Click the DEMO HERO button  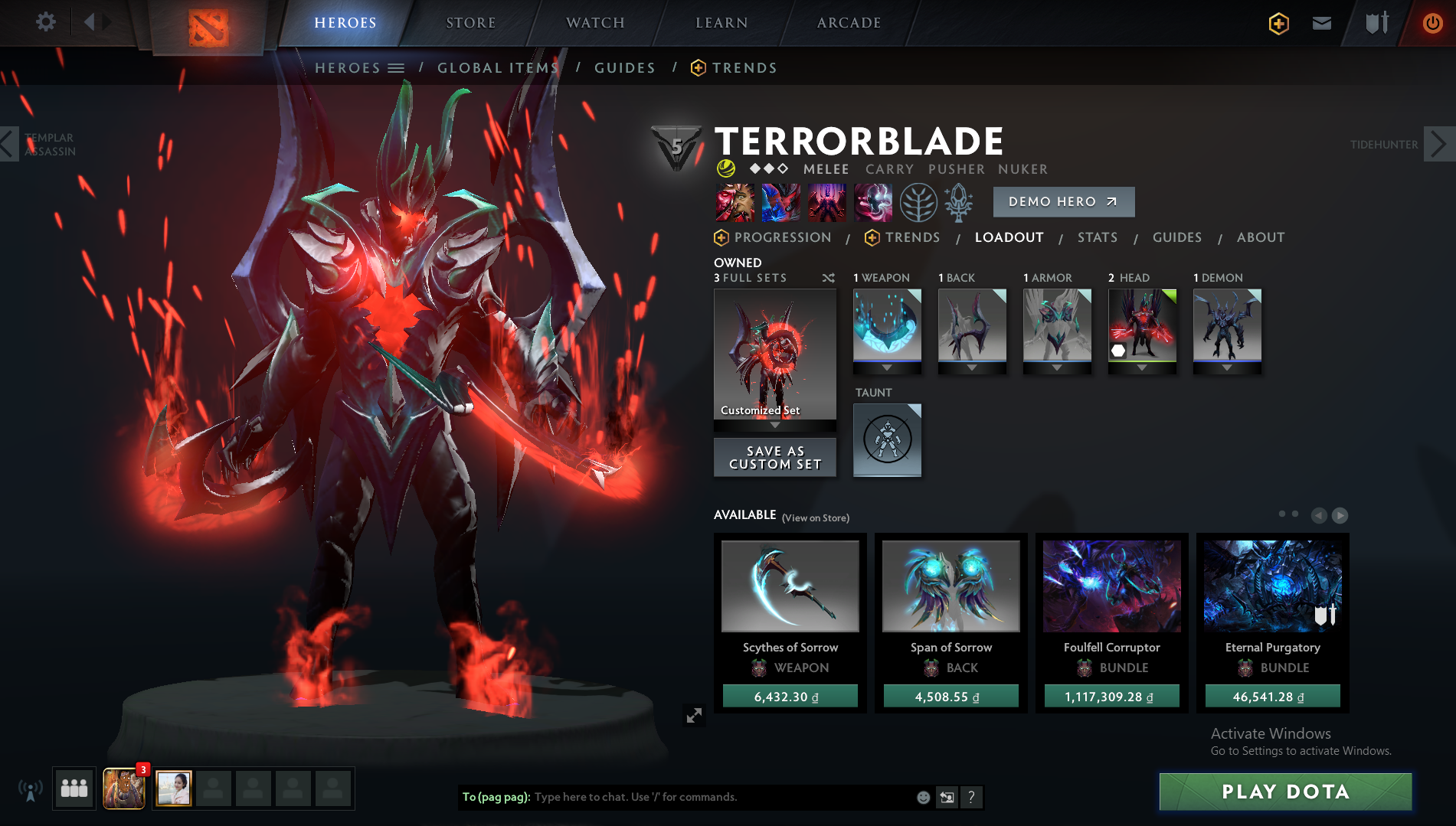[1063, 201]
